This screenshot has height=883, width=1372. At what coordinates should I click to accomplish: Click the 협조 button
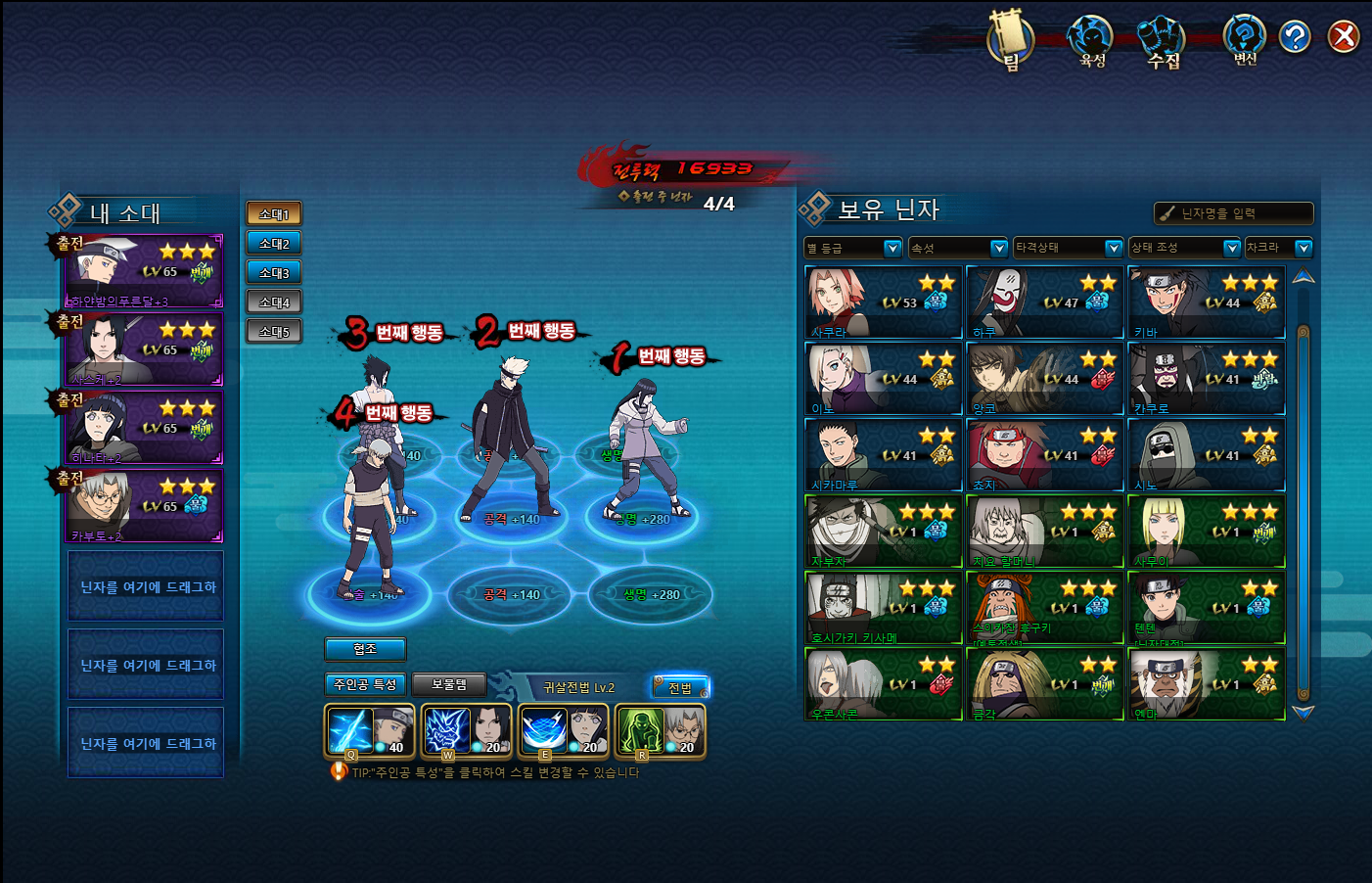click(365, 648)
